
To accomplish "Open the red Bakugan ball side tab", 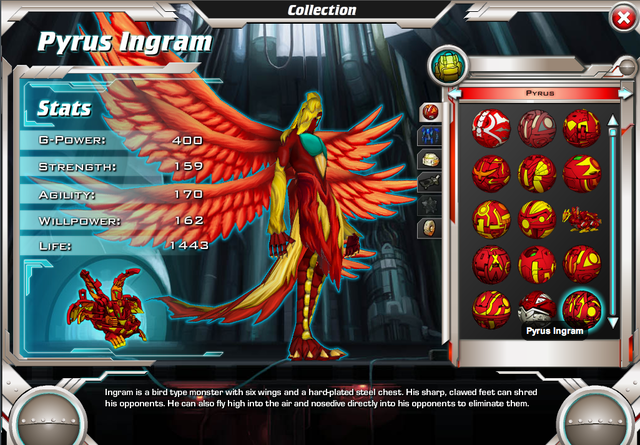I will click(429, 110).
